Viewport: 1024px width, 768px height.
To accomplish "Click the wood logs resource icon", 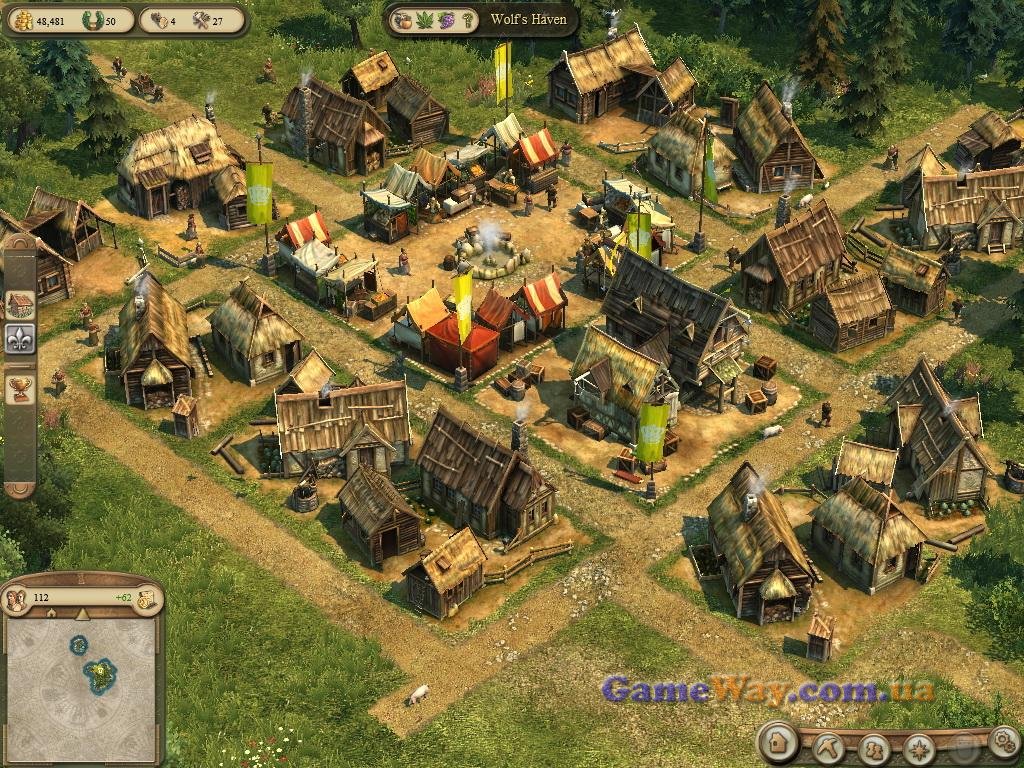I will (158, 20).
